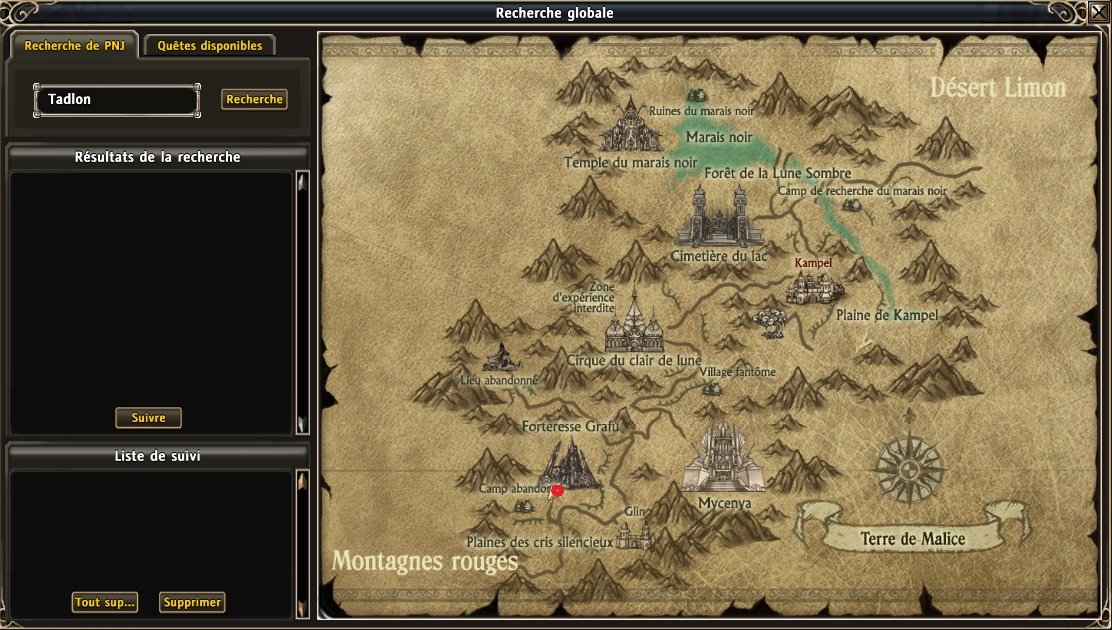Choose Forteresse Grafu on the map
Viewport: 1112px width, 630px height.
[568, 465]
